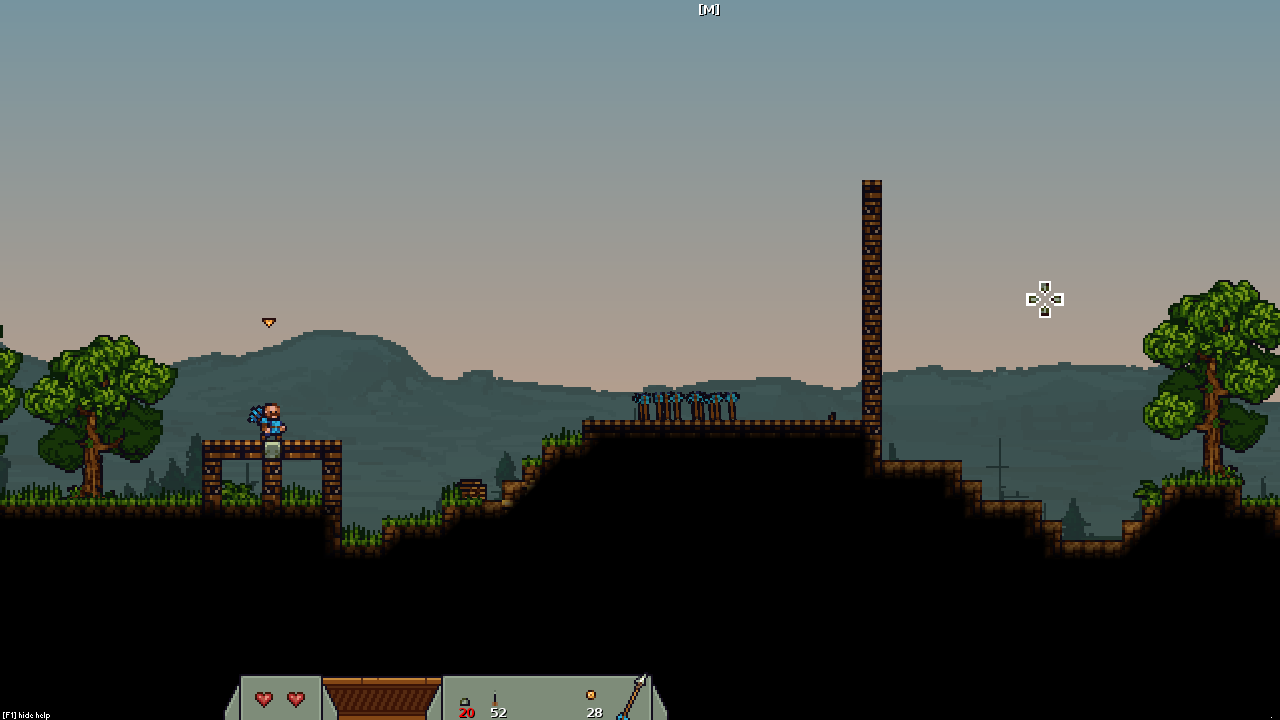Click the gold coin icon in the HUD
Screen dimensions: 1280x720
[x=591, y=695]
